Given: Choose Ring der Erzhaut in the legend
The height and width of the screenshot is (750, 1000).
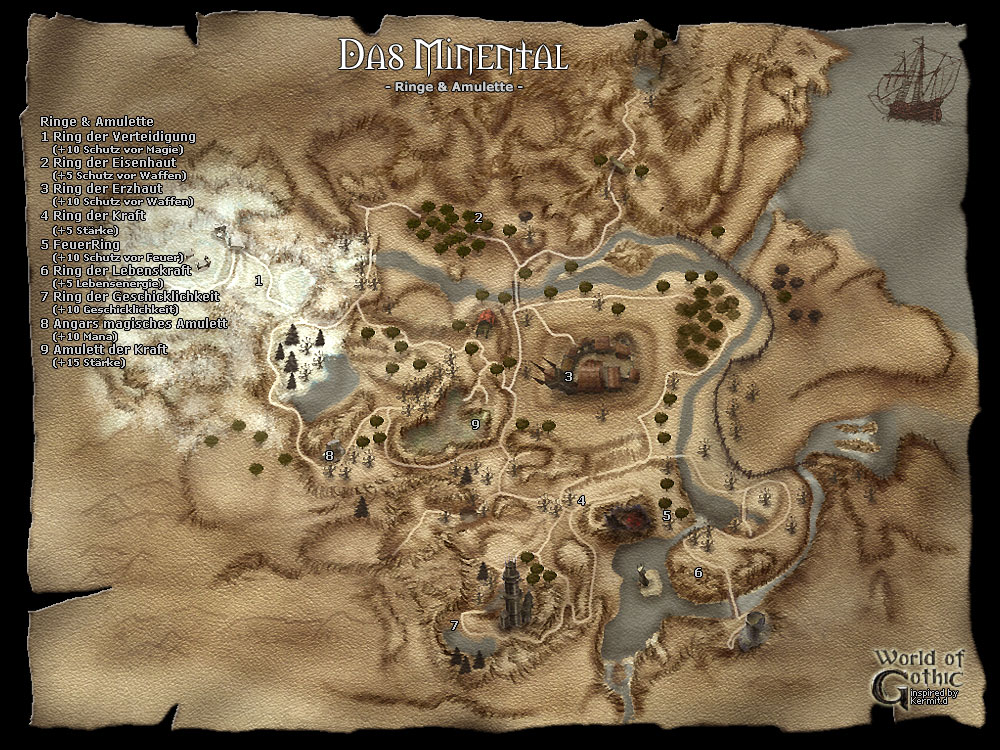Looking at the screenshot, I should click(108, 189).
